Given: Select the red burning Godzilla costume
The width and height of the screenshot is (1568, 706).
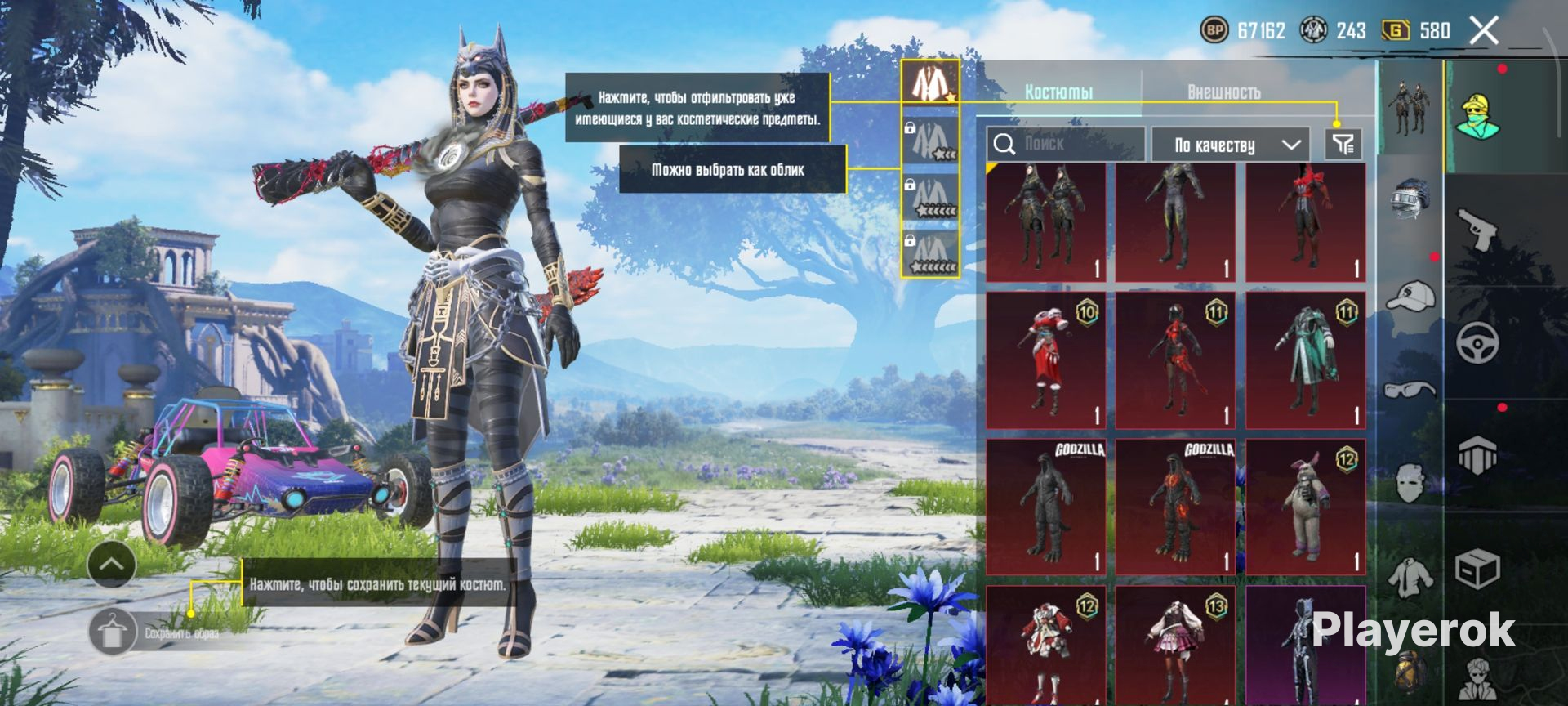Looking at the screenshot, I should point(1175,507).
